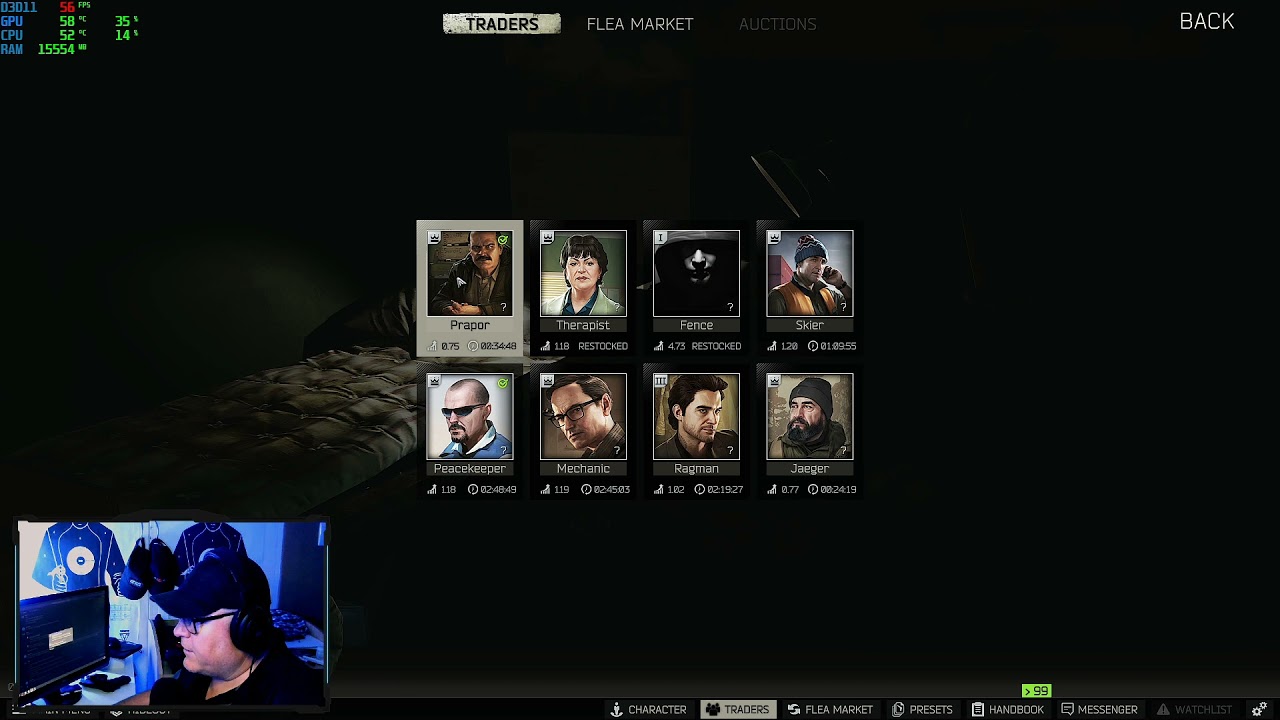Click Therapist's loyalty crown badge
The height and width of the screenshot is (720, 1280).
pos(546,237)
